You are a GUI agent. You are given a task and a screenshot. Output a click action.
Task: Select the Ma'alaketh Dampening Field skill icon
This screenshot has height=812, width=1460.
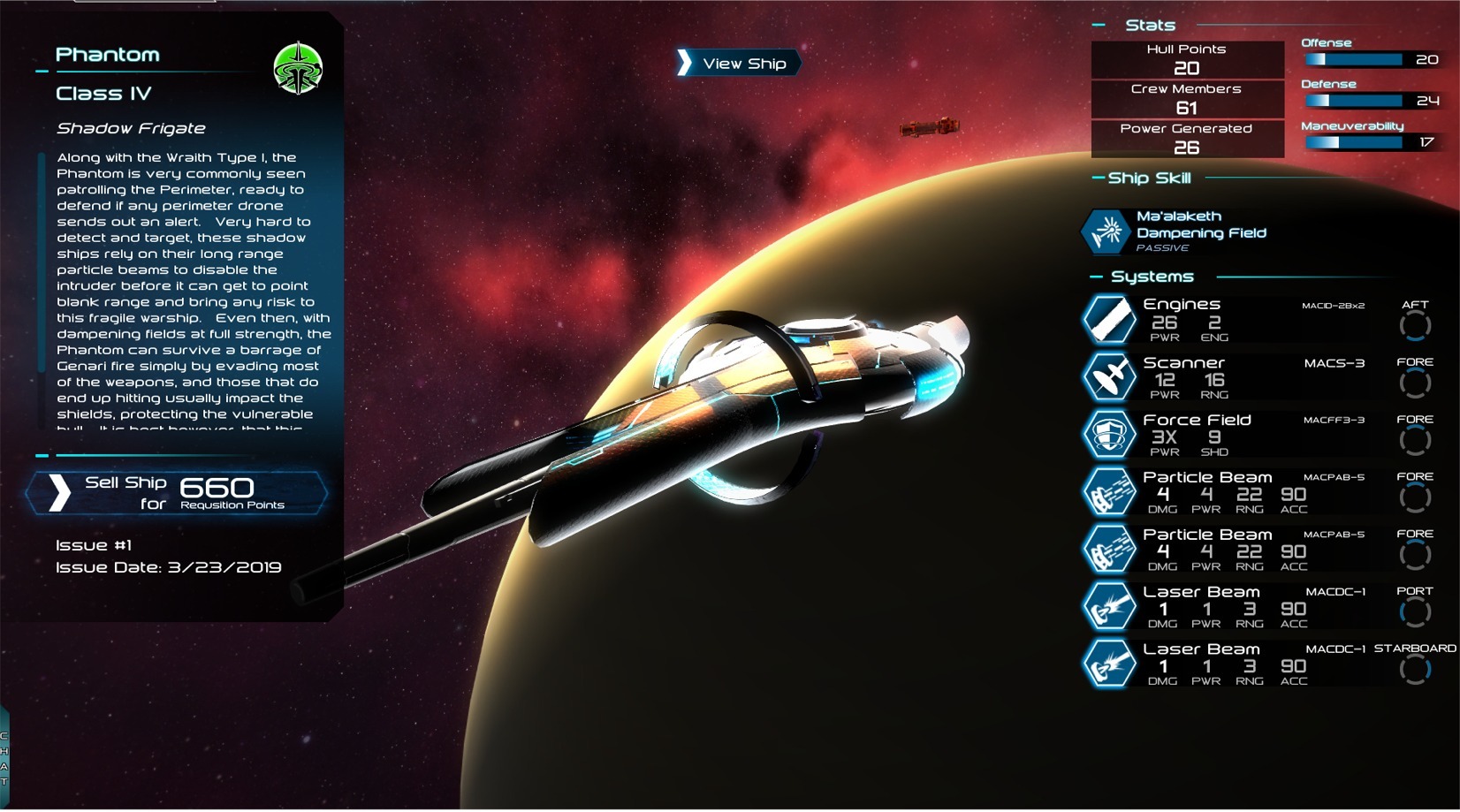point(1105,231)
